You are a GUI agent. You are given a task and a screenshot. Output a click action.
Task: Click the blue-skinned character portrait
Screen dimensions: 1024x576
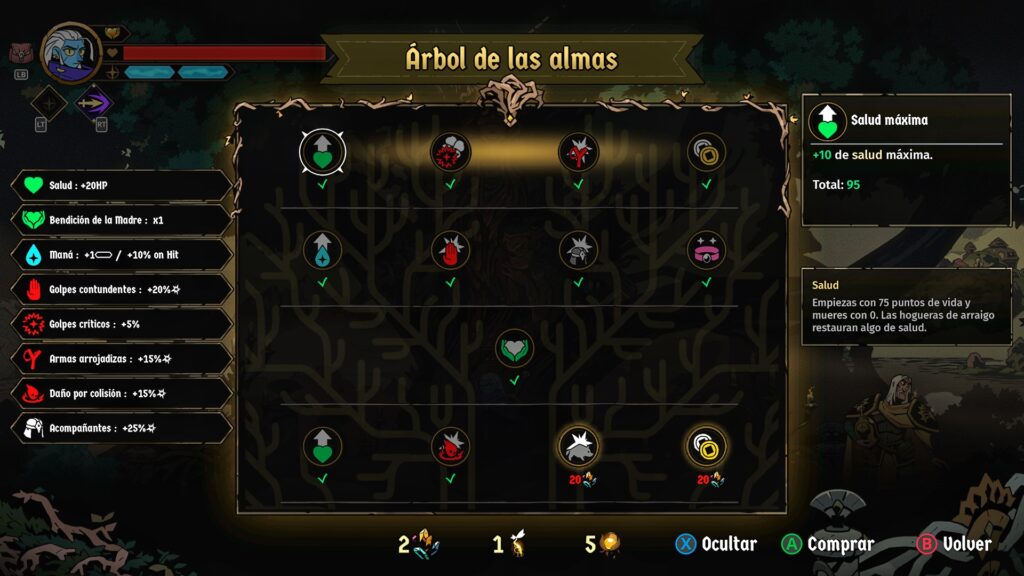pyautogui.click(x=72, y=53)
